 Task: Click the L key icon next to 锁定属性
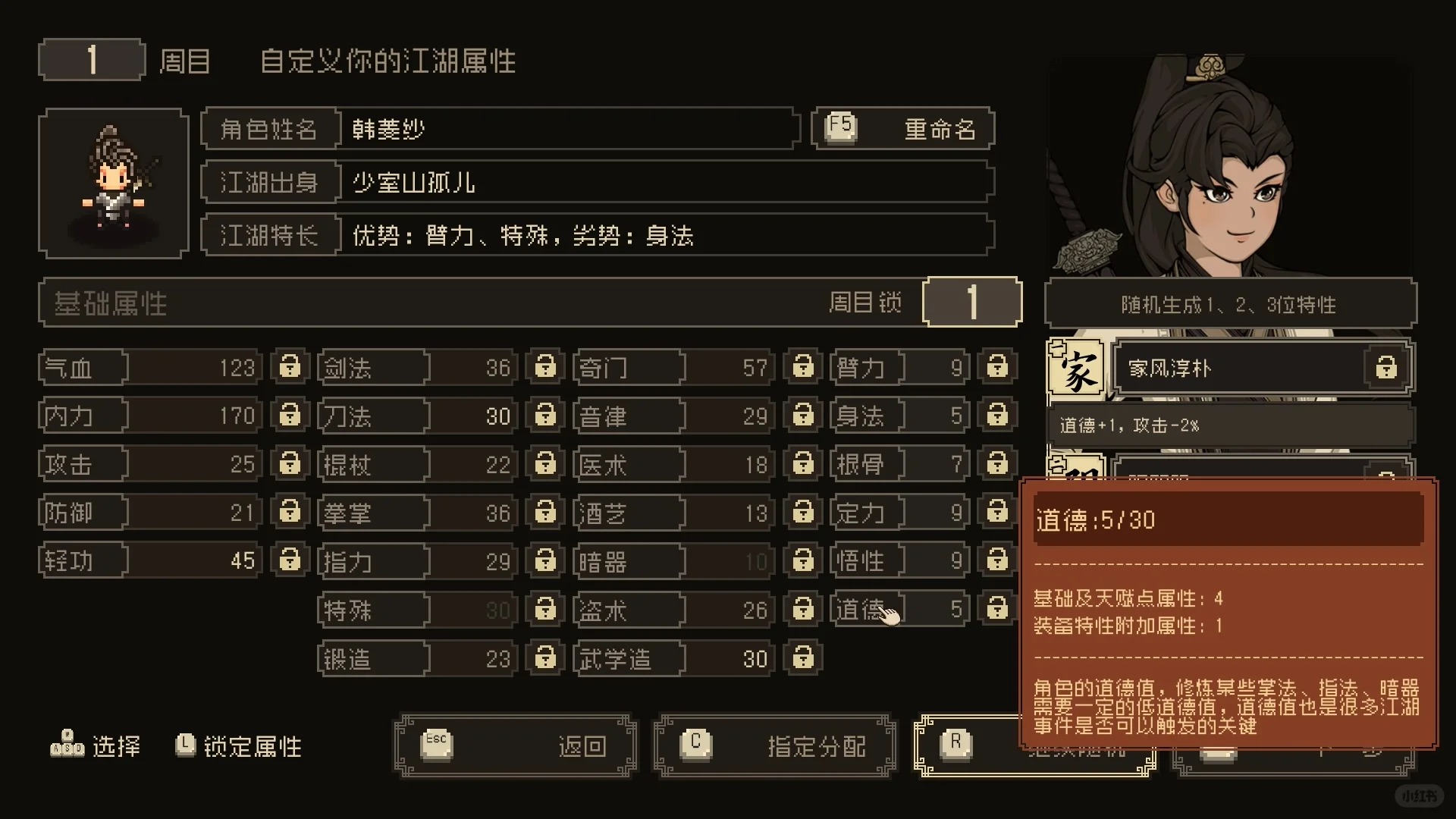coord(184,745)
